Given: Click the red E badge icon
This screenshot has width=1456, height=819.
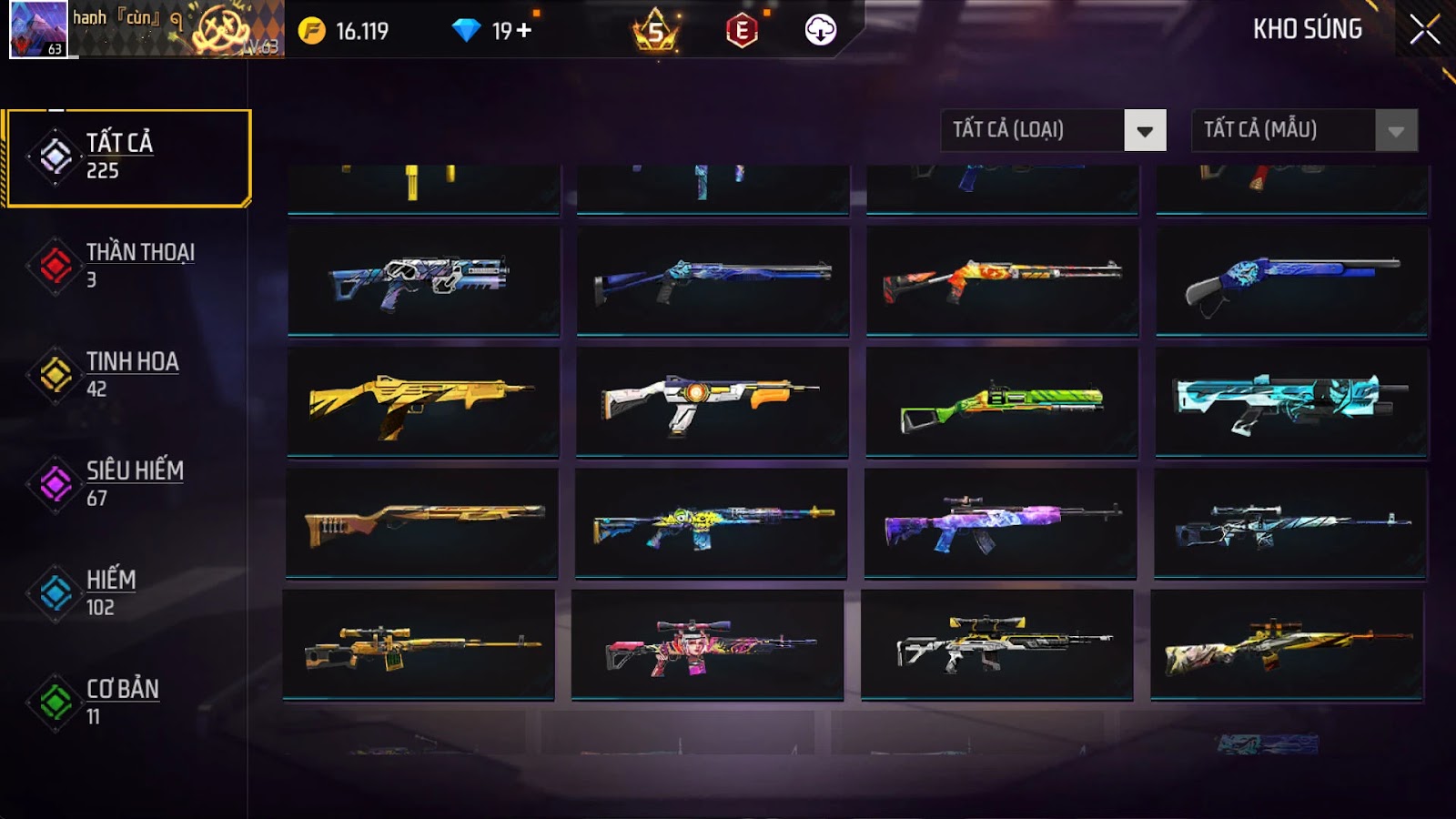Looking at the screenshot, I should click(742, 31).
